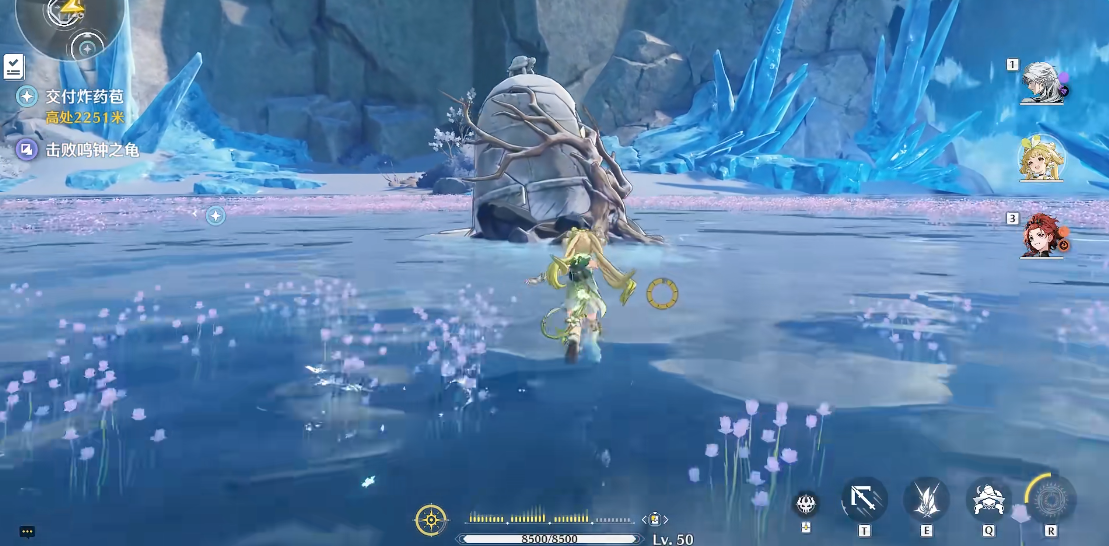Screen dimensions: 1109x546
Task: Activate the skull-shaped echo icon
Action: (x=805, y=503)
